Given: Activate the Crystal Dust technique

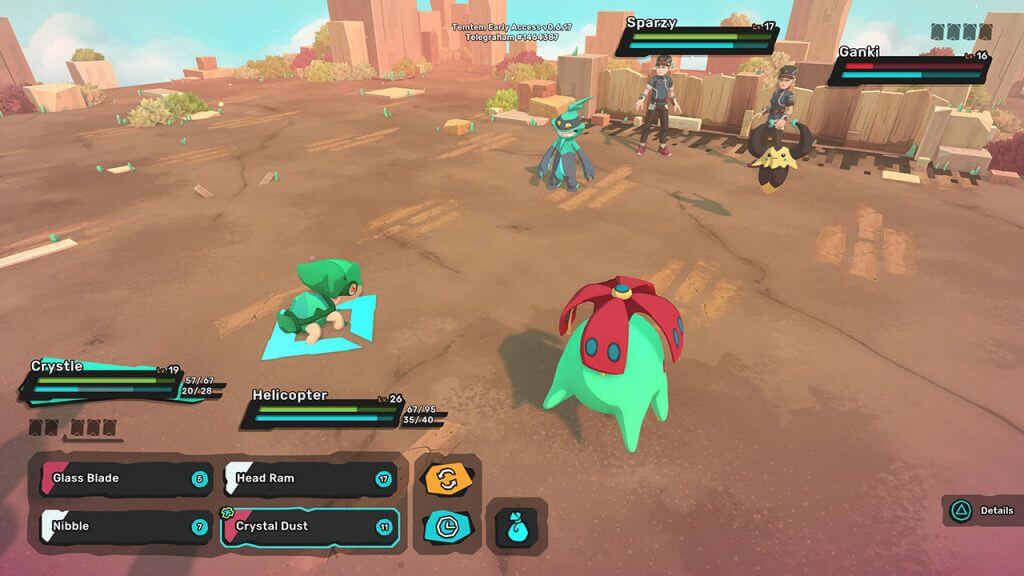Looking at the screenshot, I should [309, 527].
